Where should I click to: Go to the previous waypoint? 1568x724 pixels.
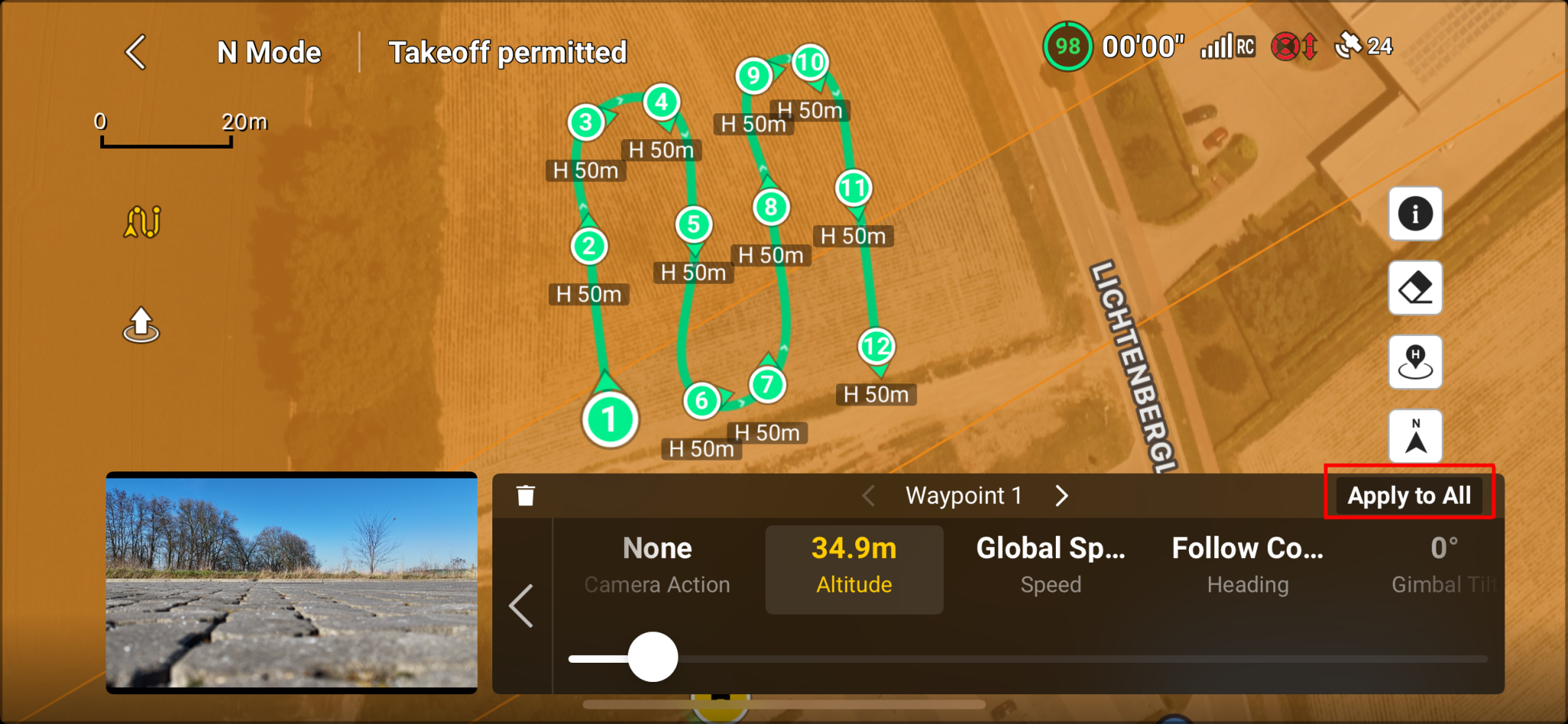click(867, 495)
